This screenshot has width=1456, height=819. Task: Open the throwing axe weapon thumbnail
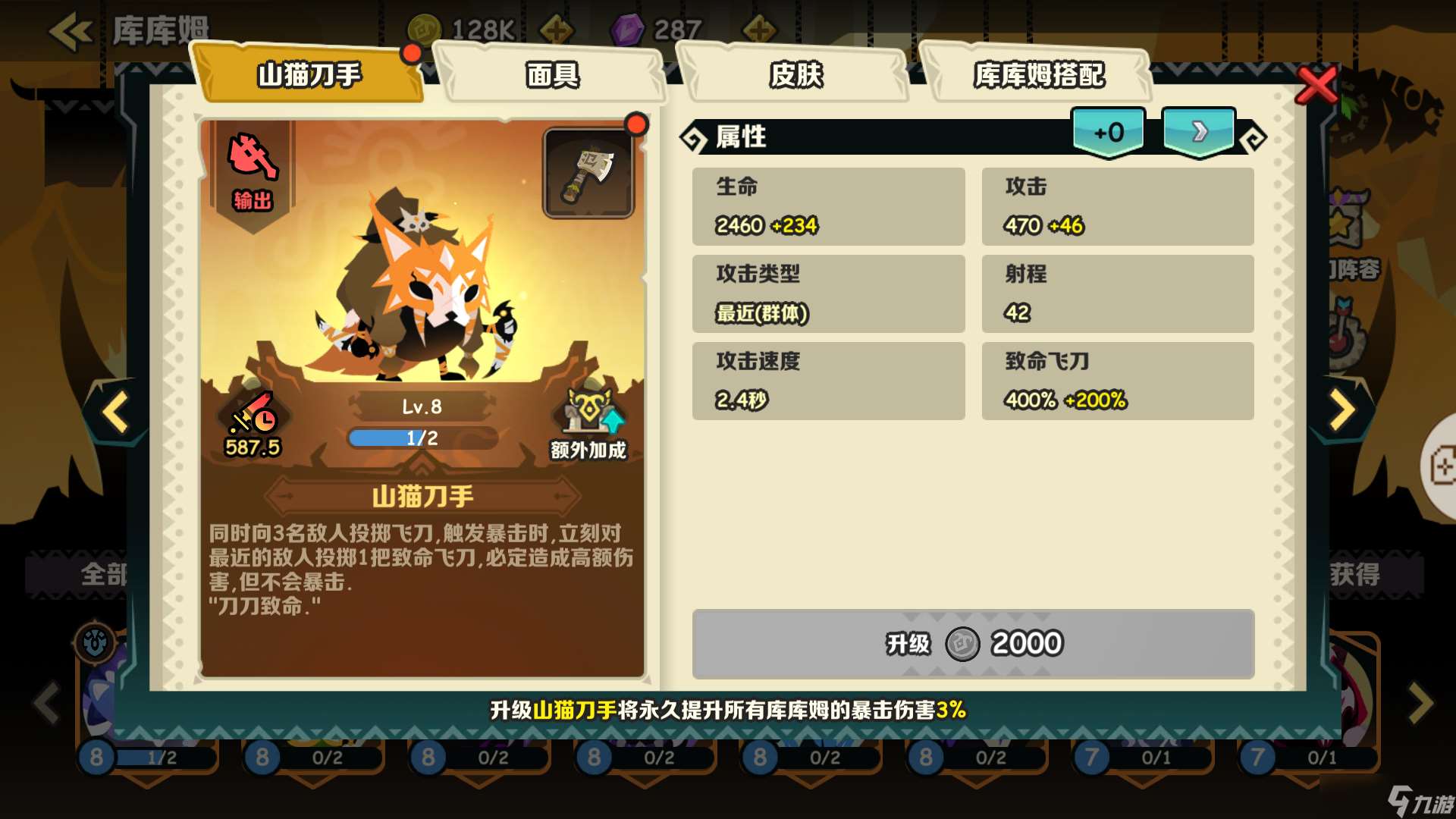click(x=589, y=171)
